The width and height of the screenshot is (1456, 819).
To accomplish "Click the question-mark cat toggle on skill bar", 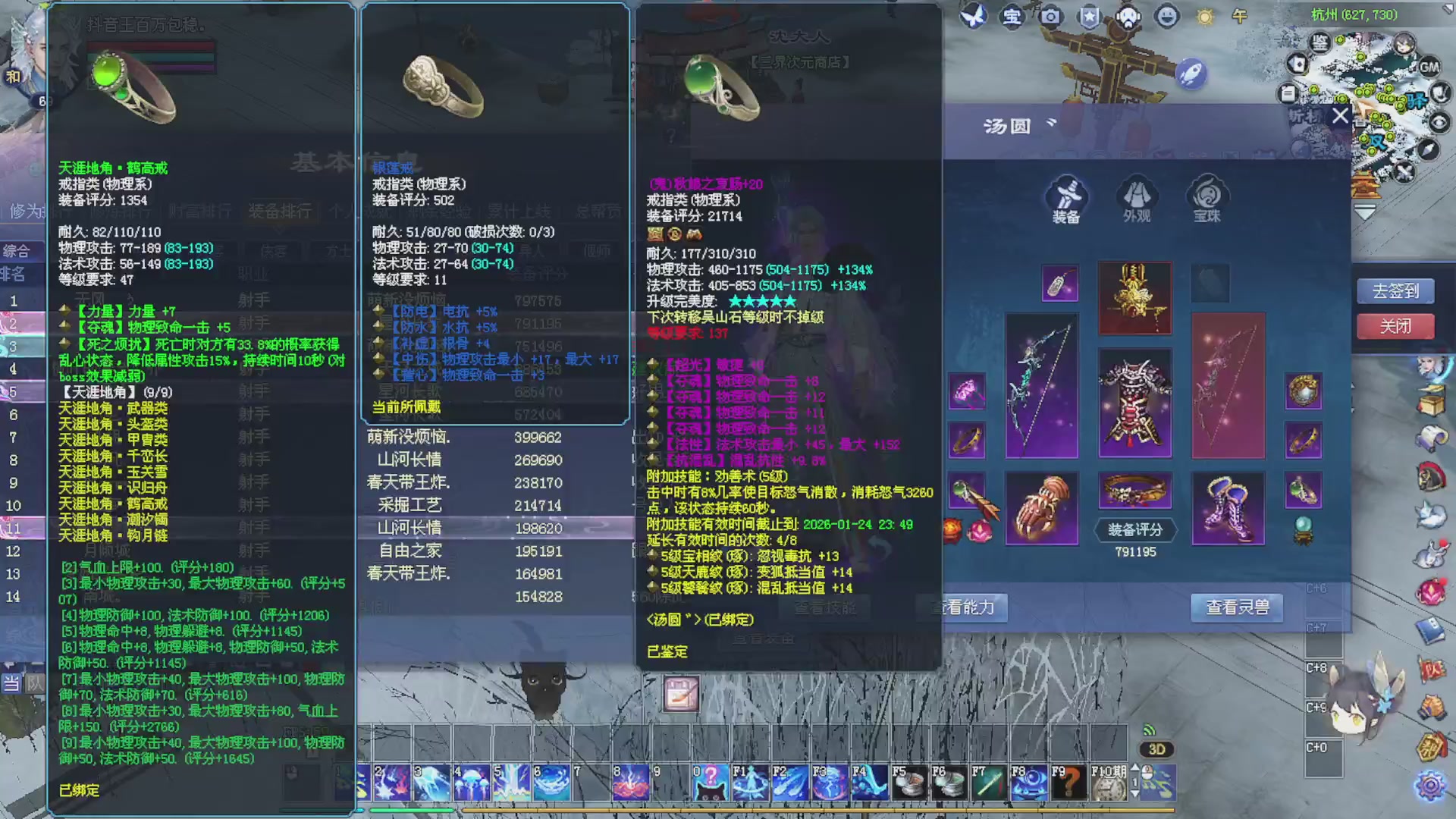I will pos(711,783).
